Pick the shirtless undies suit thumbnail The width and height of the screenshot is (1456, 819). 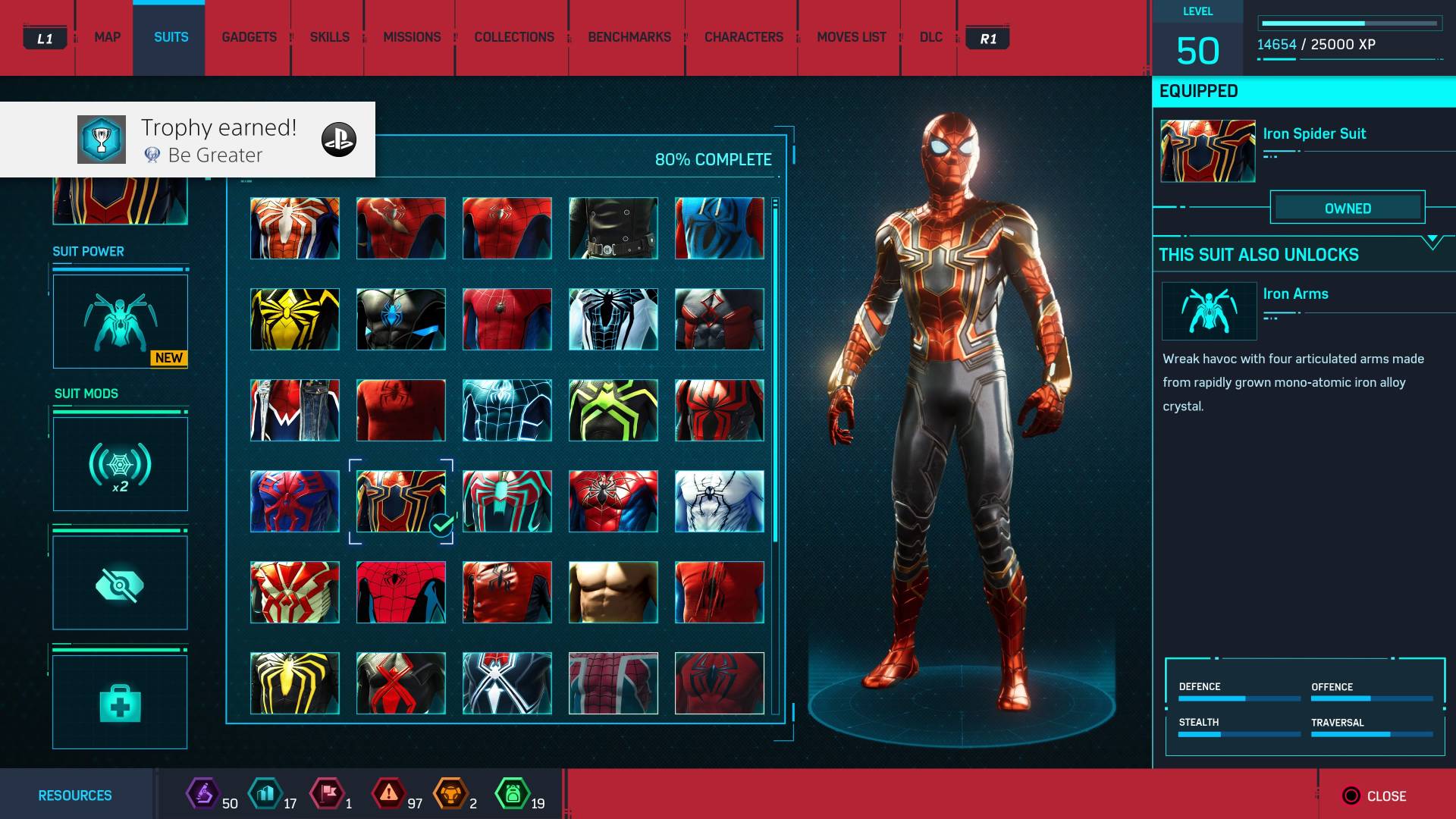coord(613,592)
